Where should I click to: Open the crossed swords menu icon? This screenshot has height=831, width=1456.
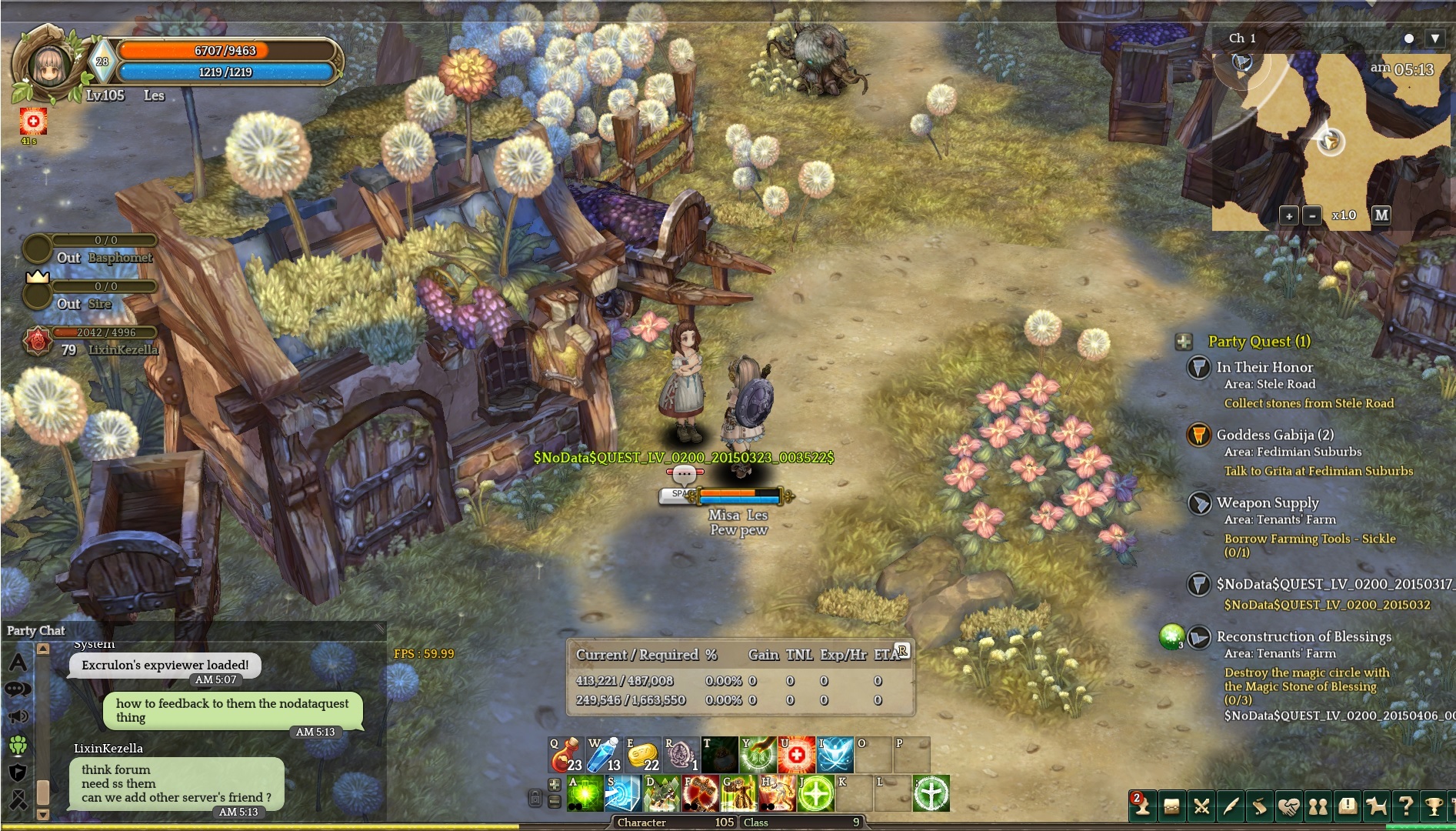(1201, 806)
